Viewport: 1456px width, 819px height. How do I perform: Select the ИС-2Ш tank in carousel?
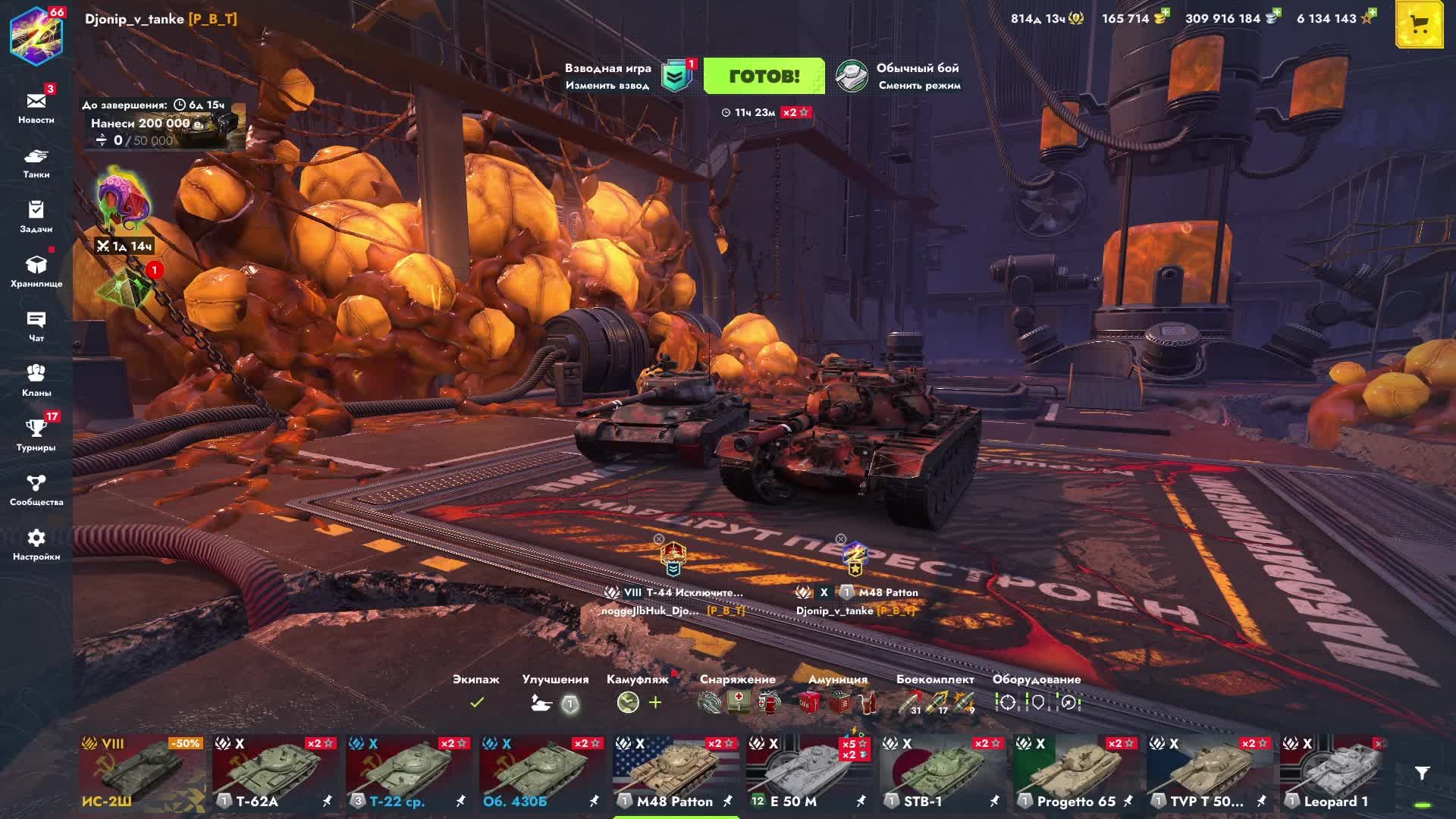(143, 772)
